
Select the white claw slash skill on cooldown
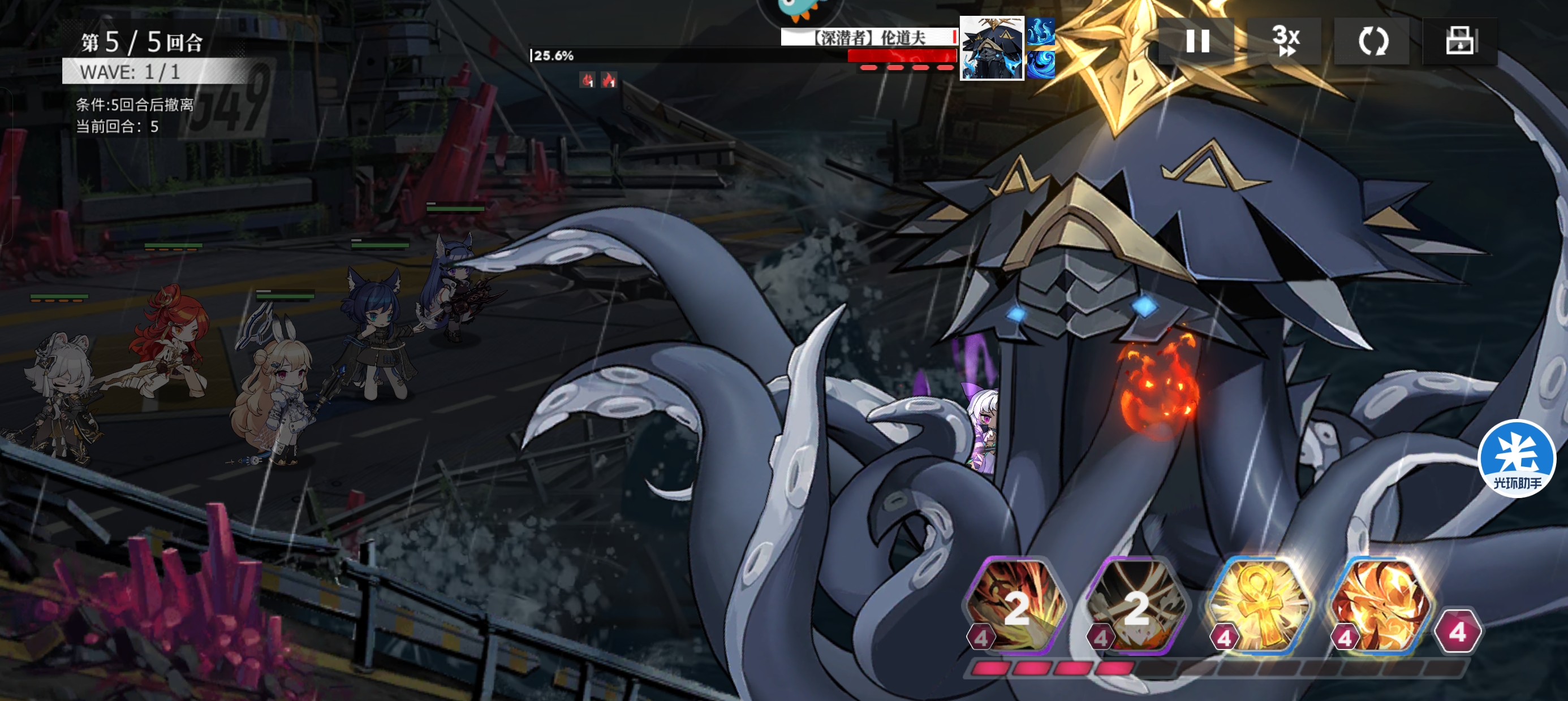pos(1137,605)
